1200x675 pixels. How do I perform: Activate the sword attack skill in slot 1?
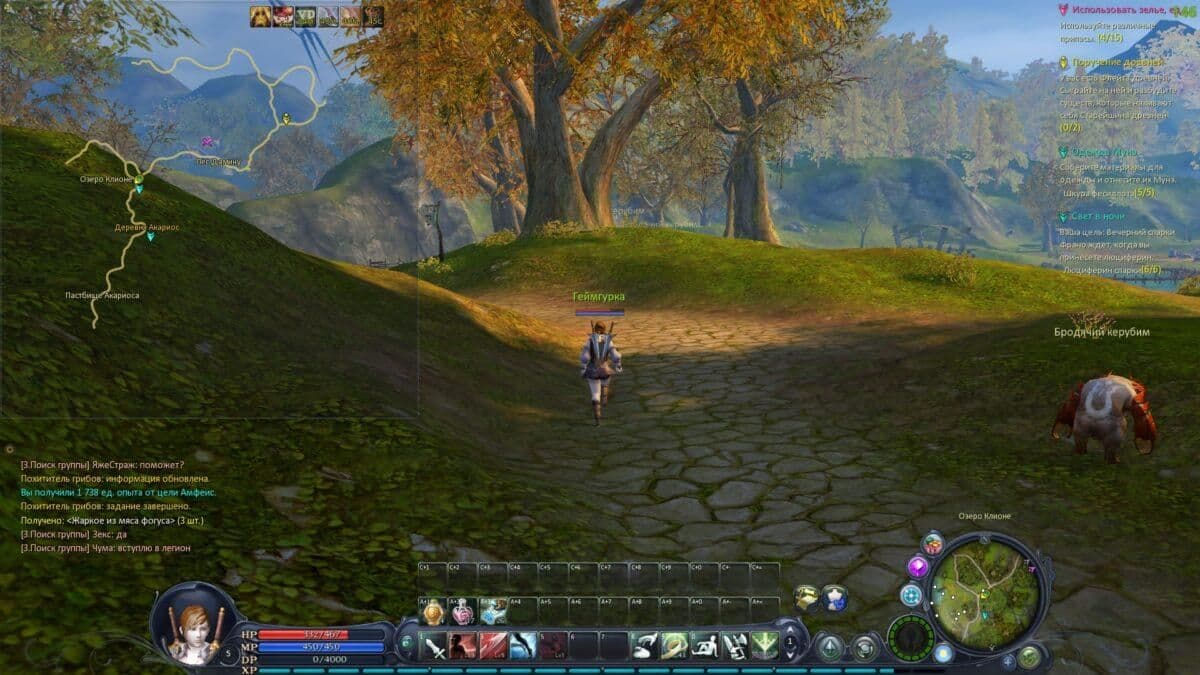click(x=434, y=646)
